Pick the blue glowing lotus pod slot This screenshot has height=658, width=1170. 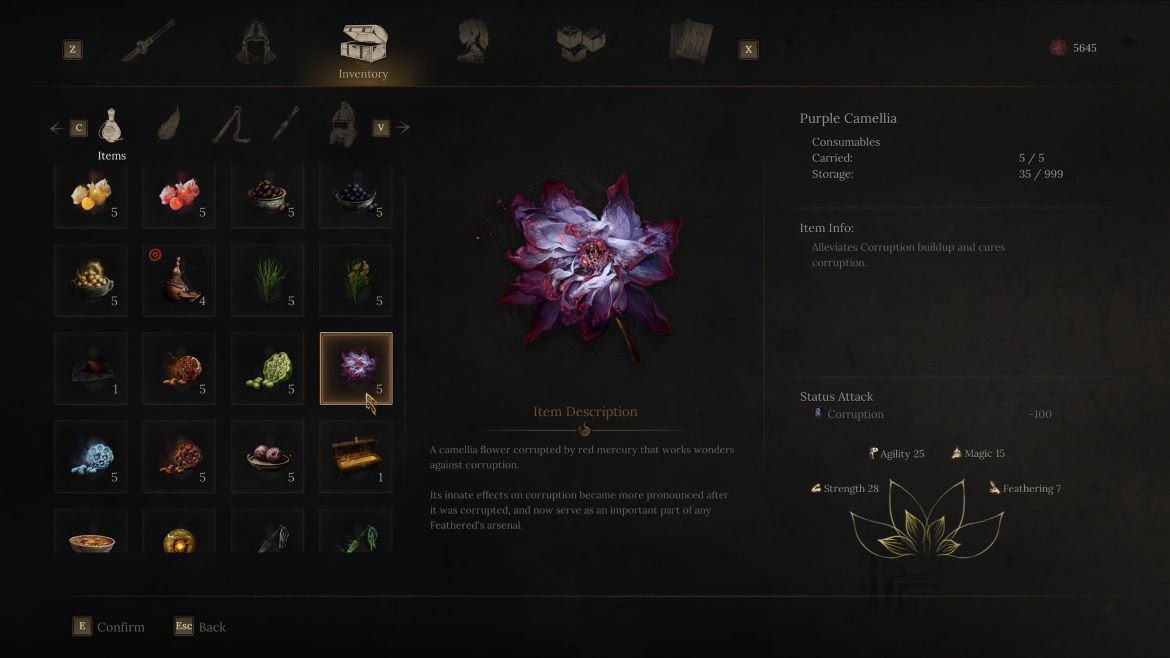[91, 457]
